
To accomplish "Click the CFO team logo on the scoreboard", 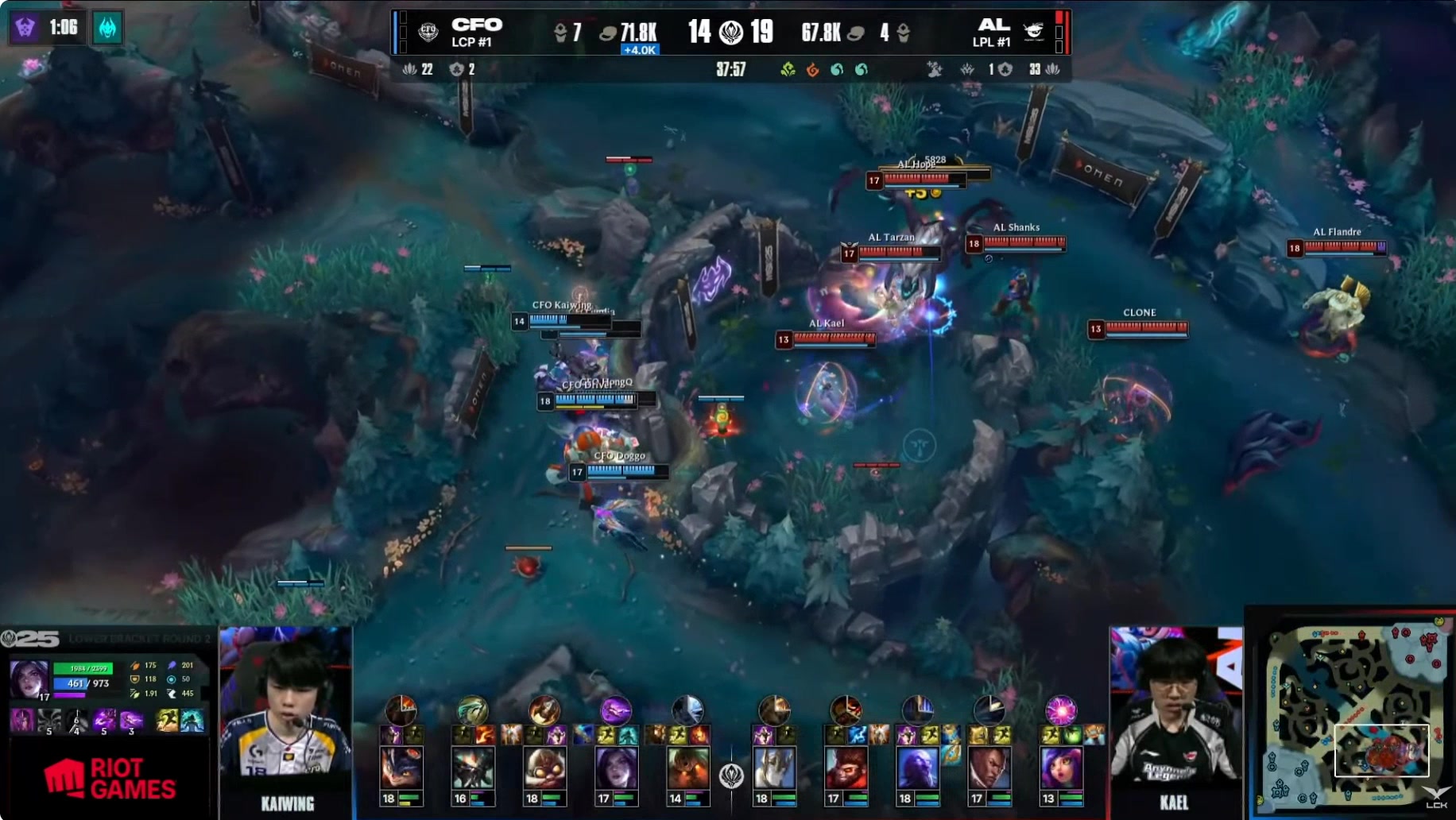I will [x=428, y=32].
